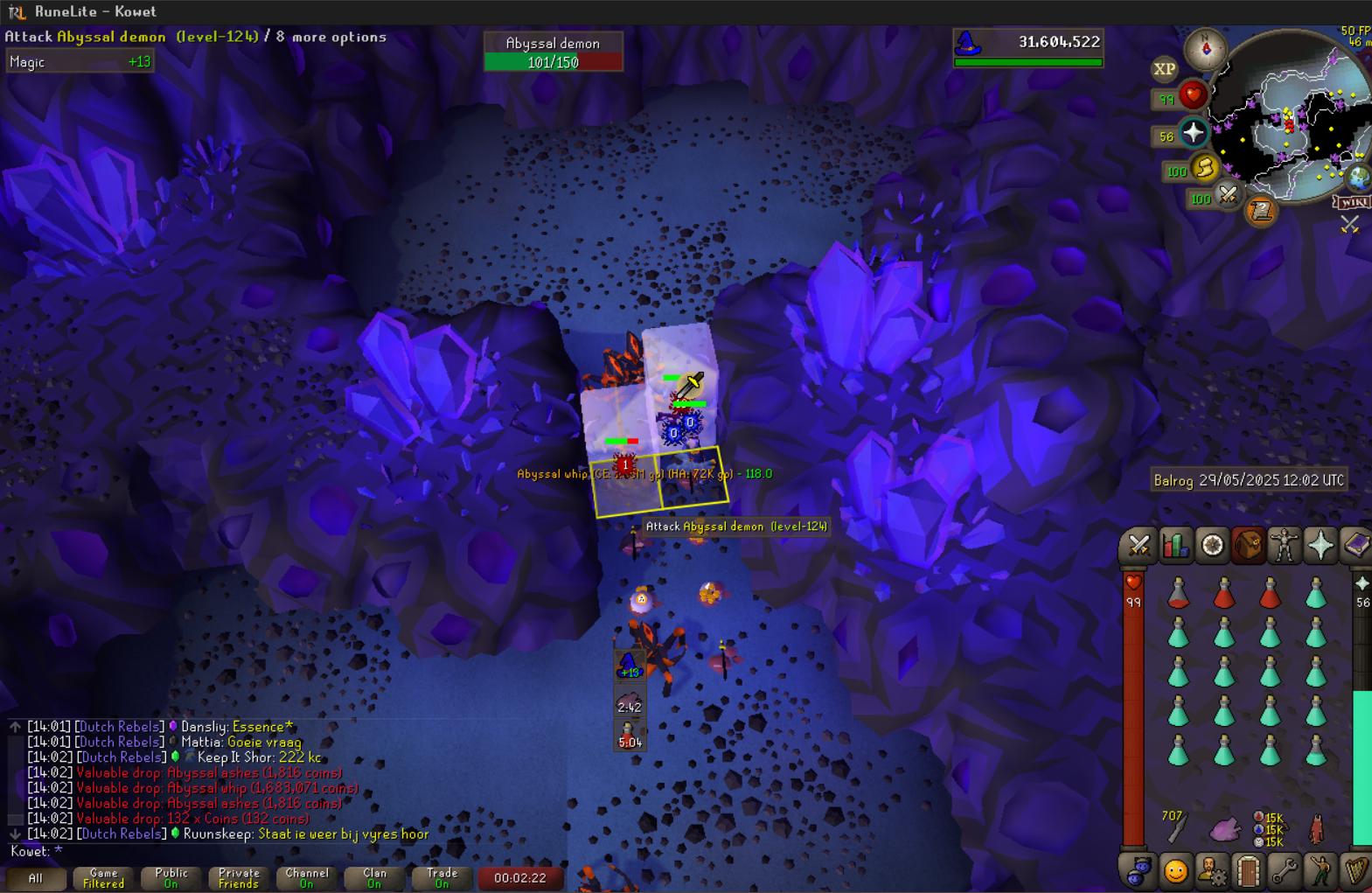The image size is (1372, 893).
Task: Switch chat to the All tab
Action: [x=35, y=878]
